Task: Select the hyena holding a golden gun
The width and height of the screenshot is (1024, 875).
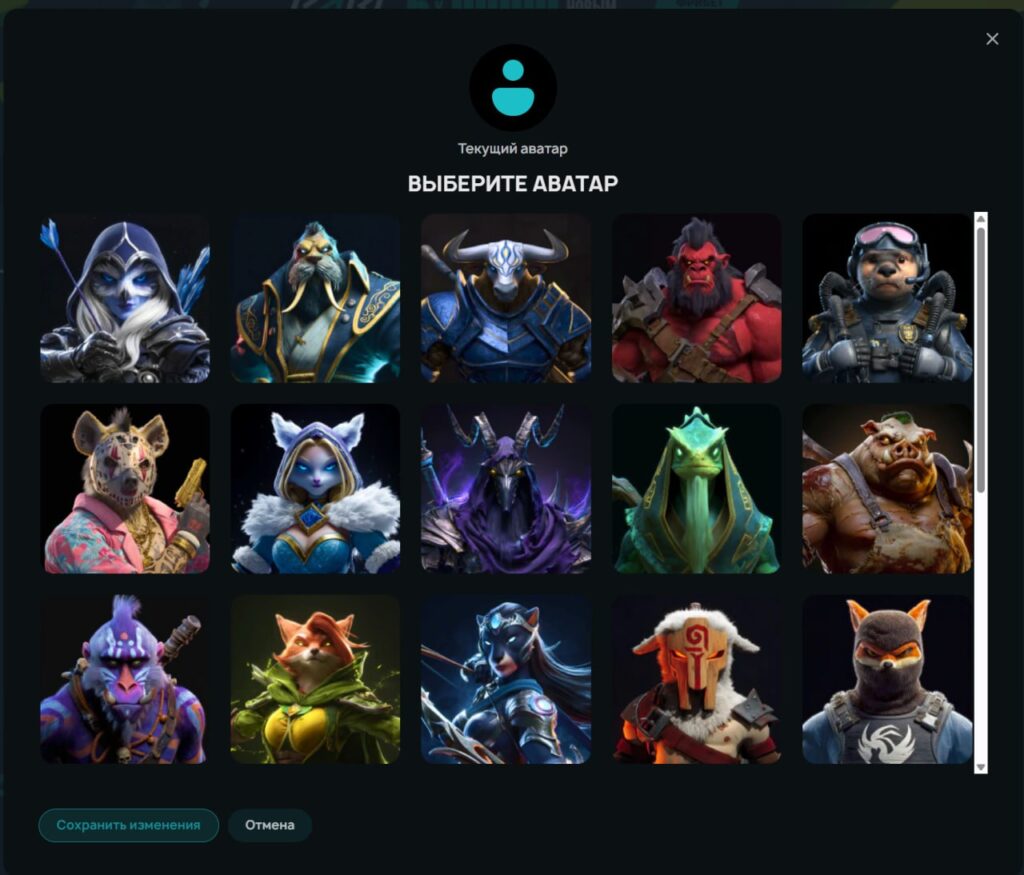Action: click(125, 488)
